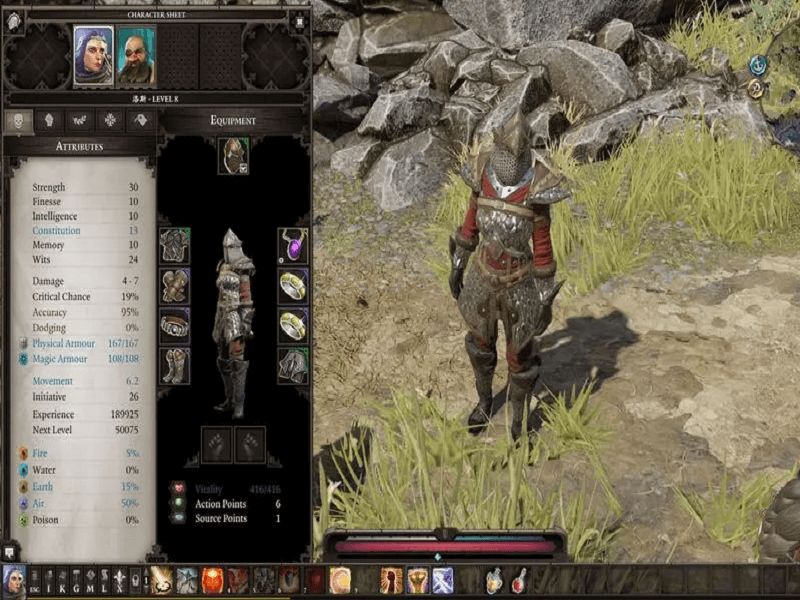The height and width of the screenshot is (600, 800).
Task: Activate the red flame skill on hotbar
Action: pyautogui.click(x=213, y=580)
